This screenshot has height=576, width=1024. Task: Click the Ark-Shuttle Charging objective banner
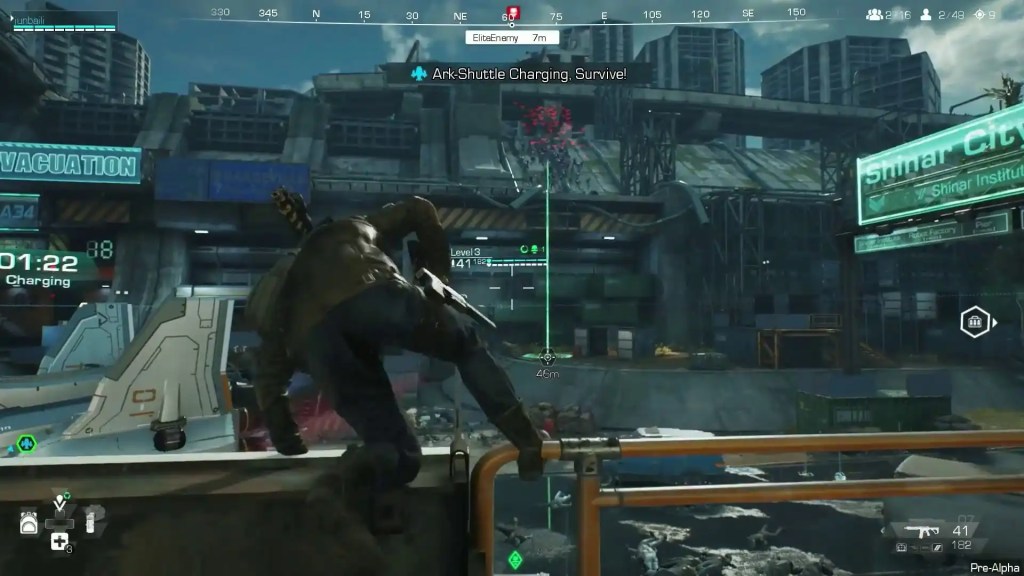(x=519, y=74)
